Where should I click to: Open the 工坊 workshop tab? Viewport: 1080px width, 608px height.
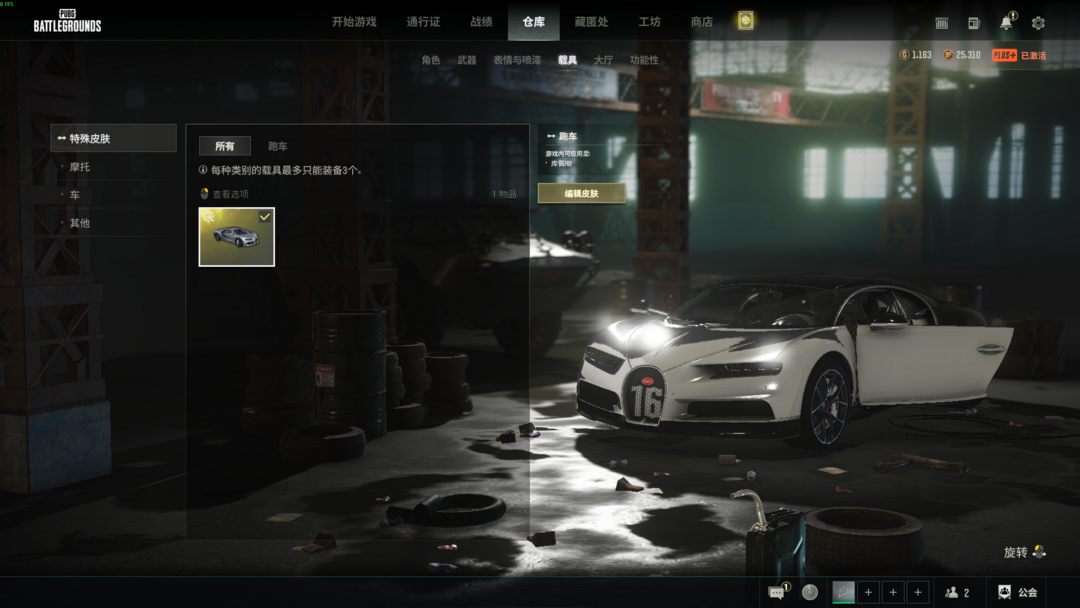pyautogui.click(x=649, y=22)
